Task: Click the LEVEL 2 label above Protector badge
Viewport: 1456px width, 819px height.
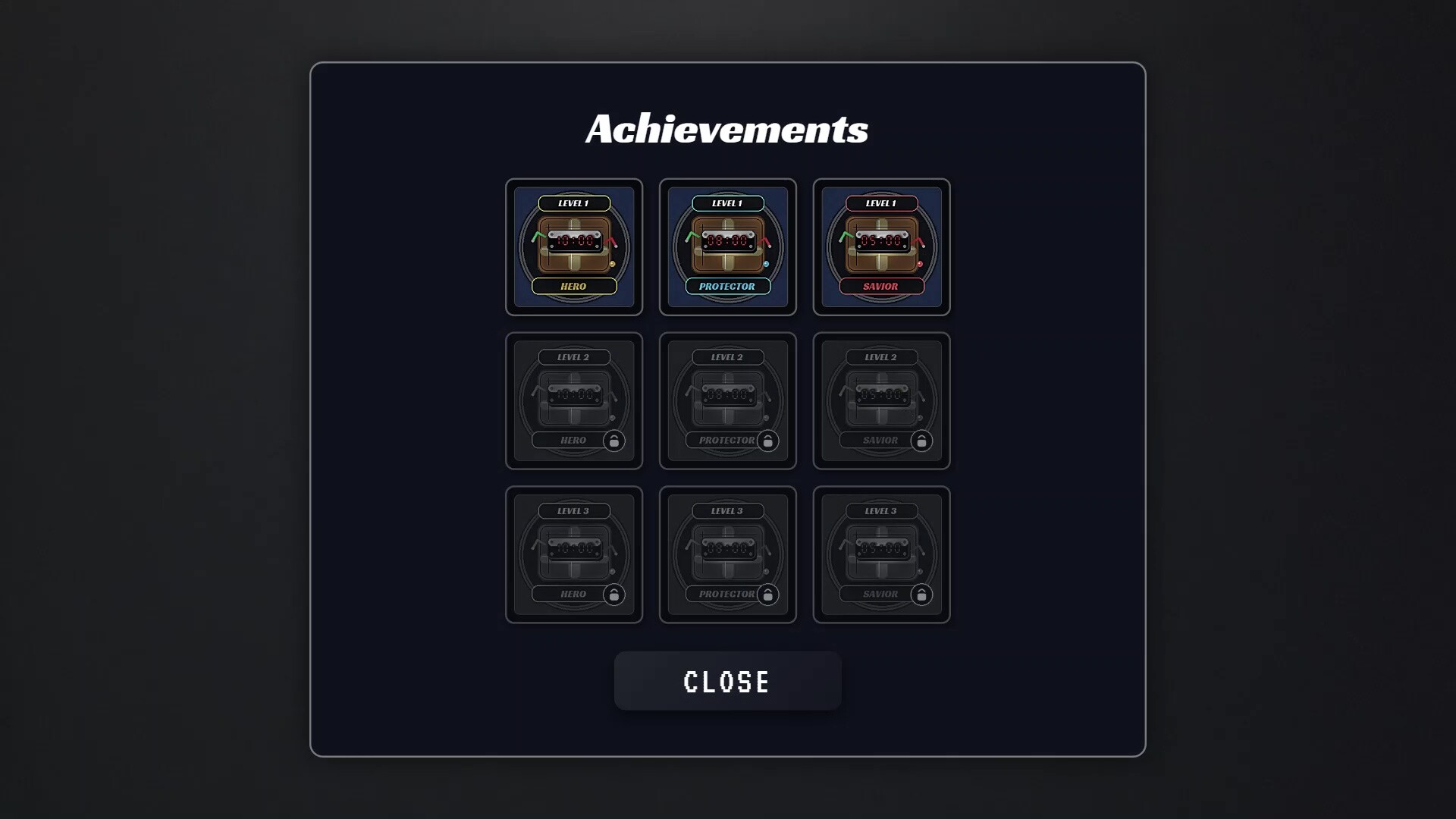Action: pyautogui.click(x=727, y=356)
